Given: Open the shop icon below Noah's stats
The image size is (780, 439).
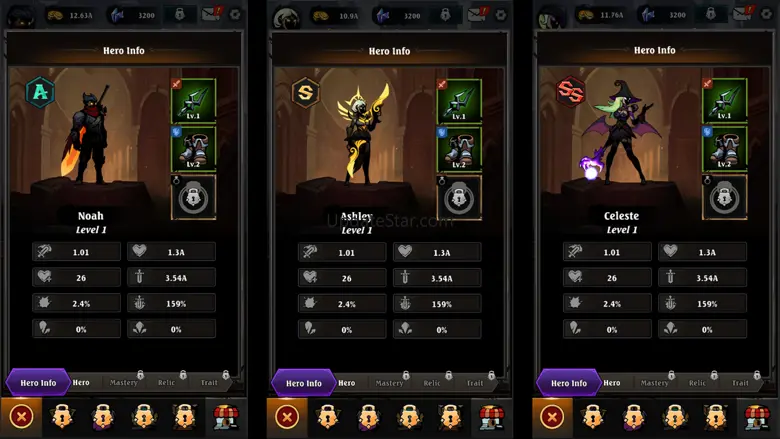Looking at the screenshot, I should click(x=225, y=417).
